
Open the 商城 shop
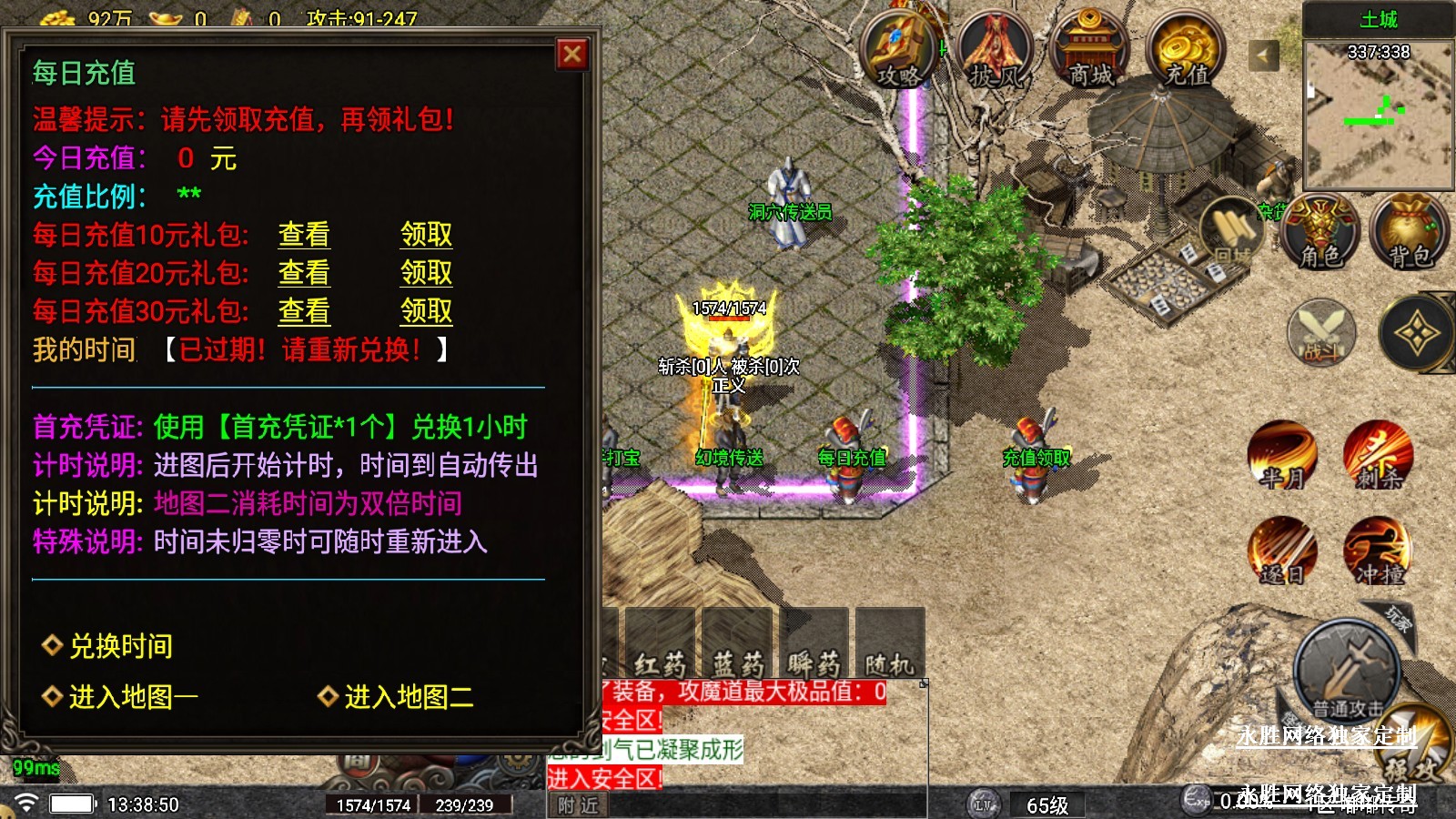click(1090, 52)
